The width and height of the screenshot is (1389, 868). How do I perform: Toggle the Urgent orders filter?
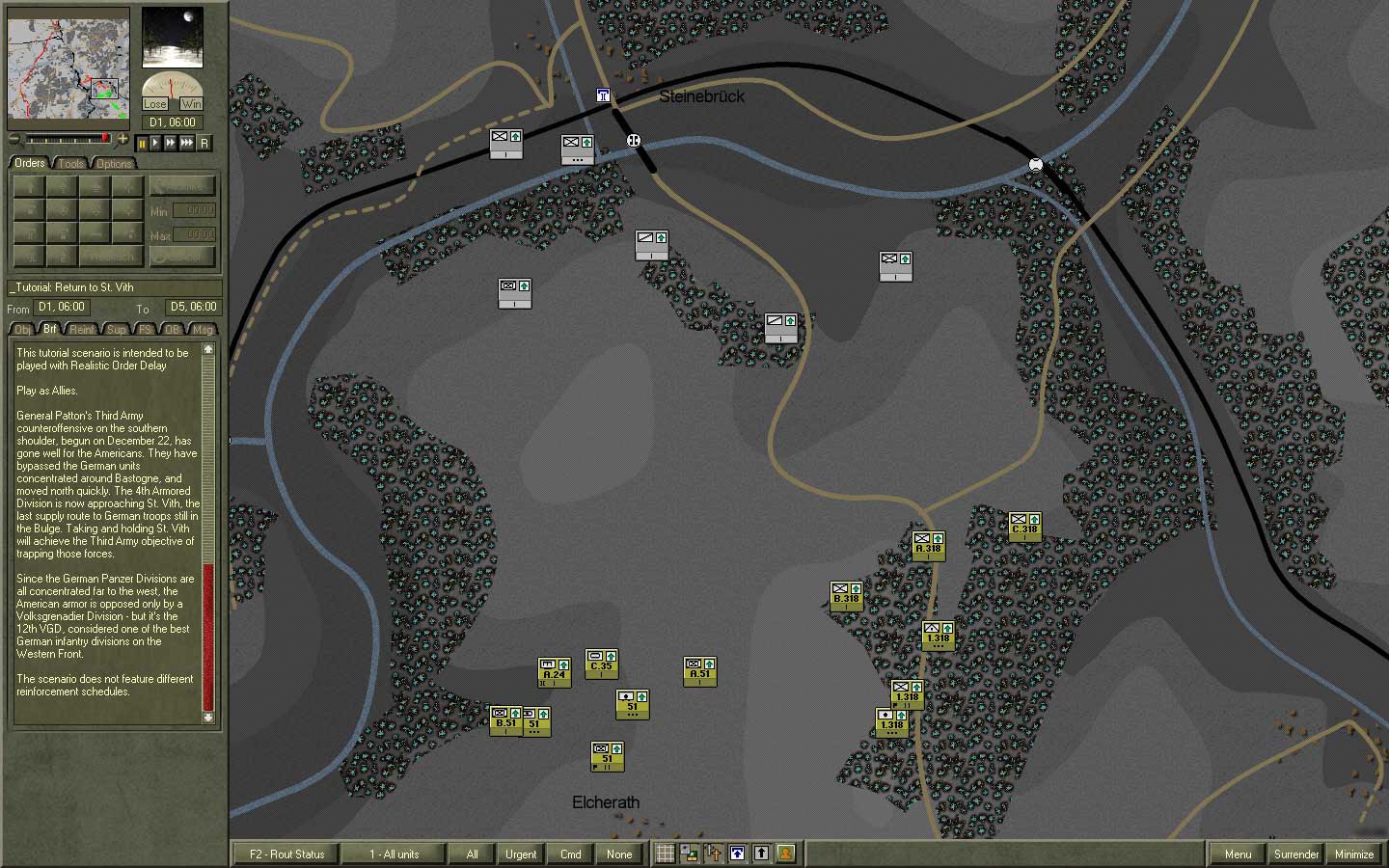pos(521,854)
